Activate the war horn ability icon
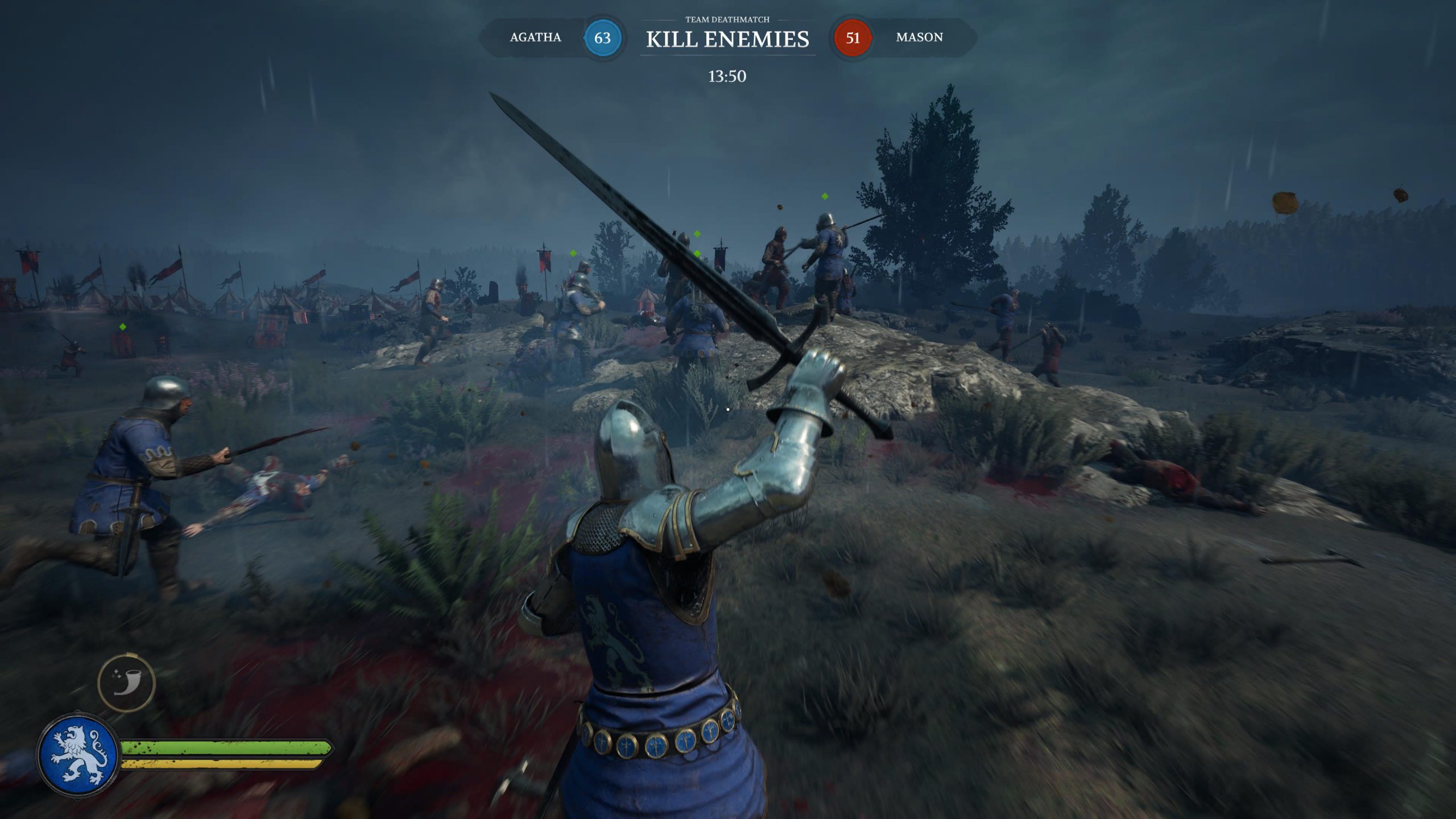Viewport: 1456px width, 819px height. point(126,683)
